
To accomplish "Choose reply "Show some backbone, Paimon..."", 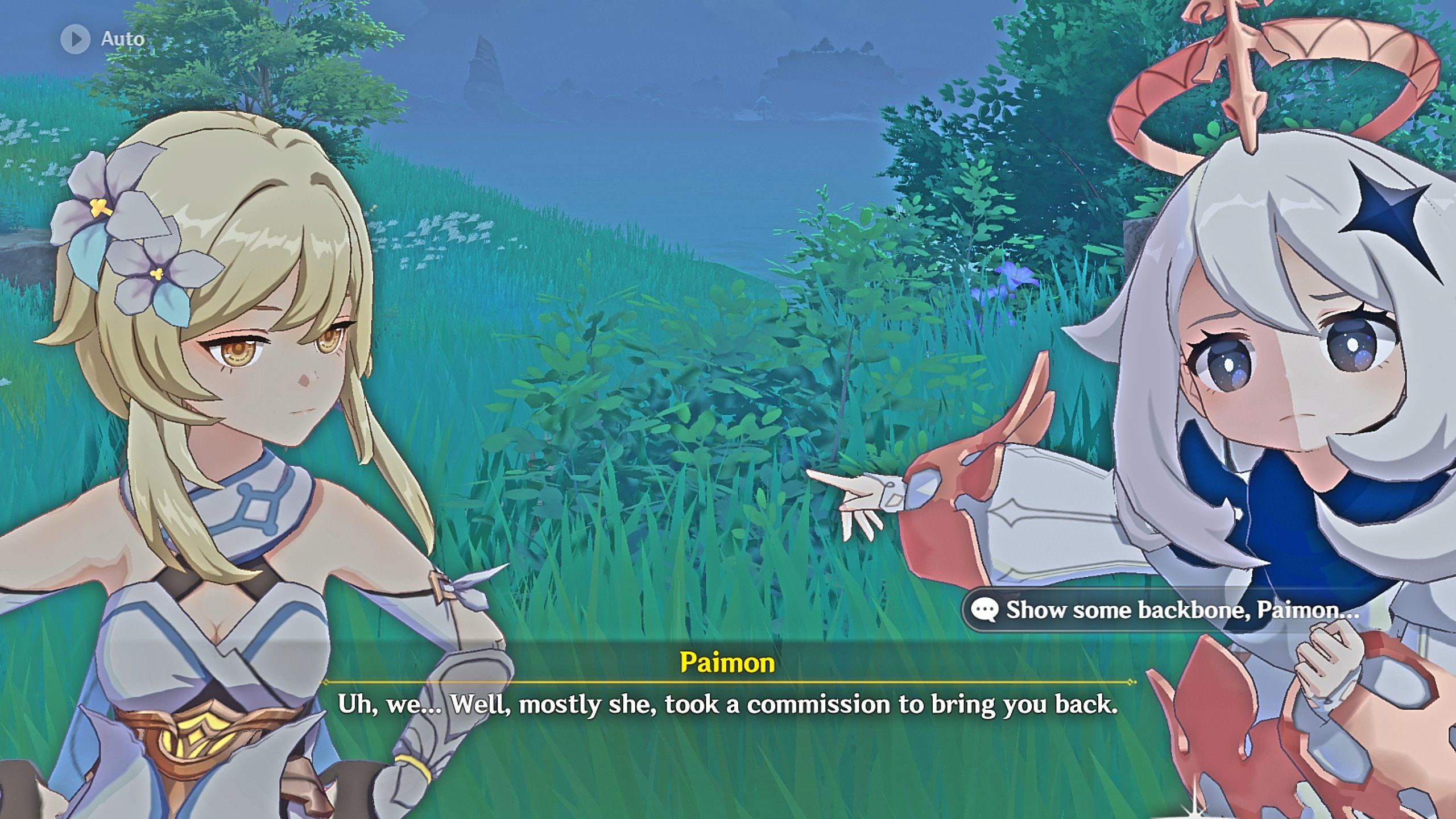I will (x=1172, y=610).
